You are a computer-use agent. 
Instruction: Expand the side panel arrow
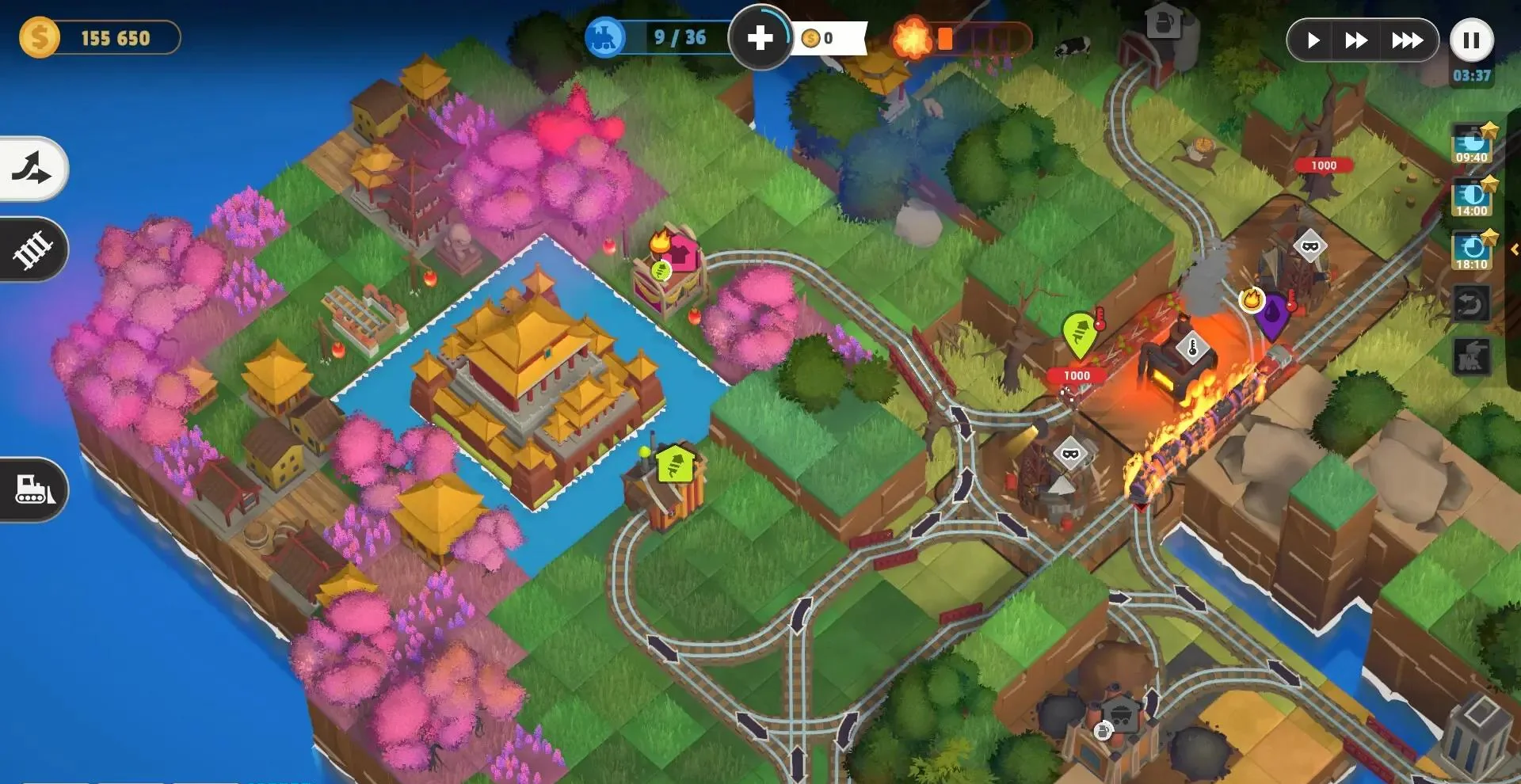click(1514, 249)
